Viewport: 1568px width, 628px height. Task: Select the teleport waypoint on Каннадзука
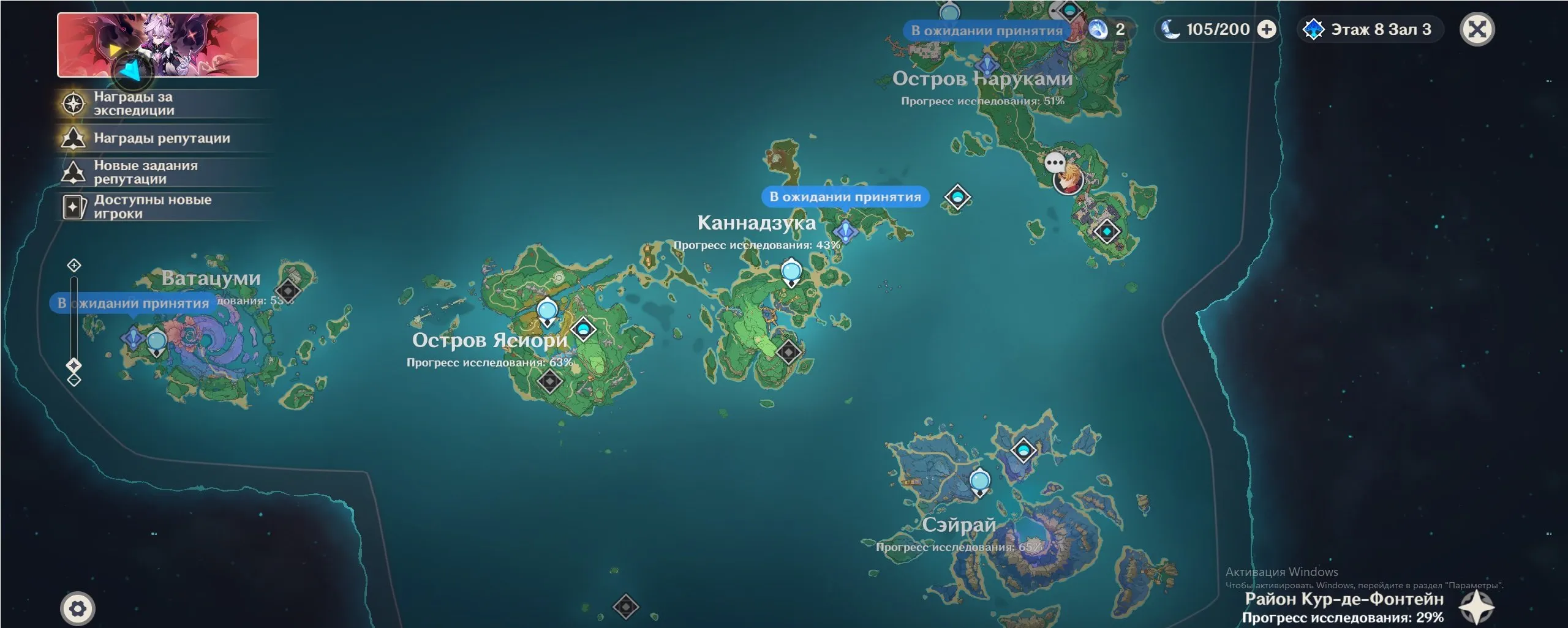pos(791,272)
